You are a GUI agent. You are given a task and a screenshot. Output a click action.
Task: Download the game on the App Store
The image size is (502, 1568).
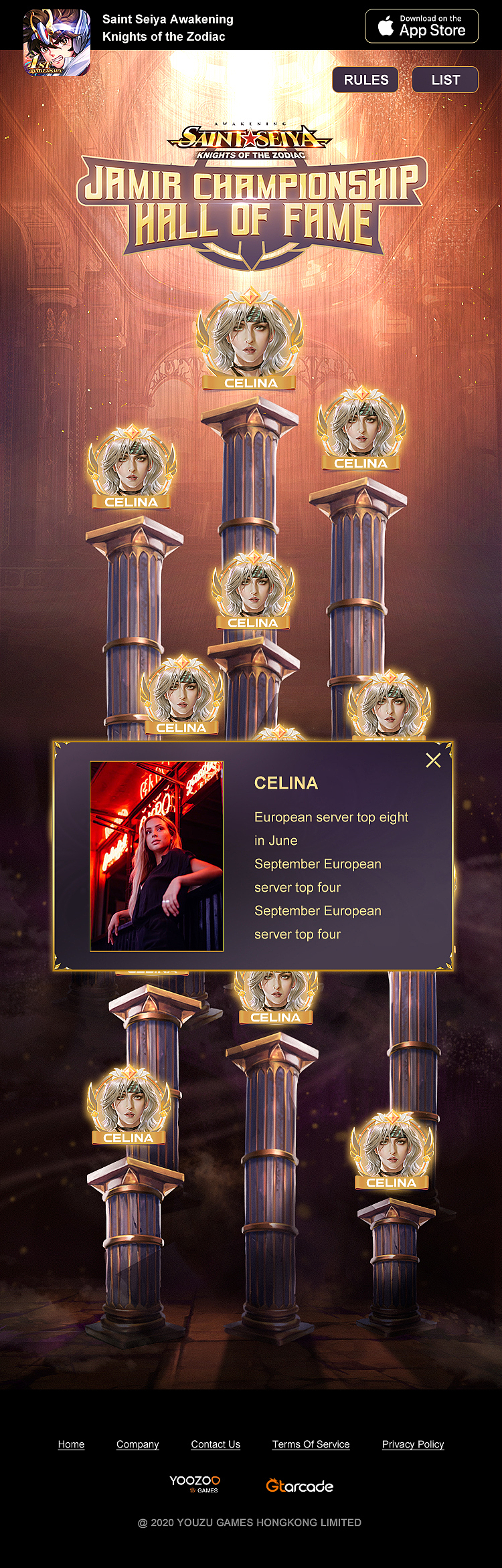422,26
